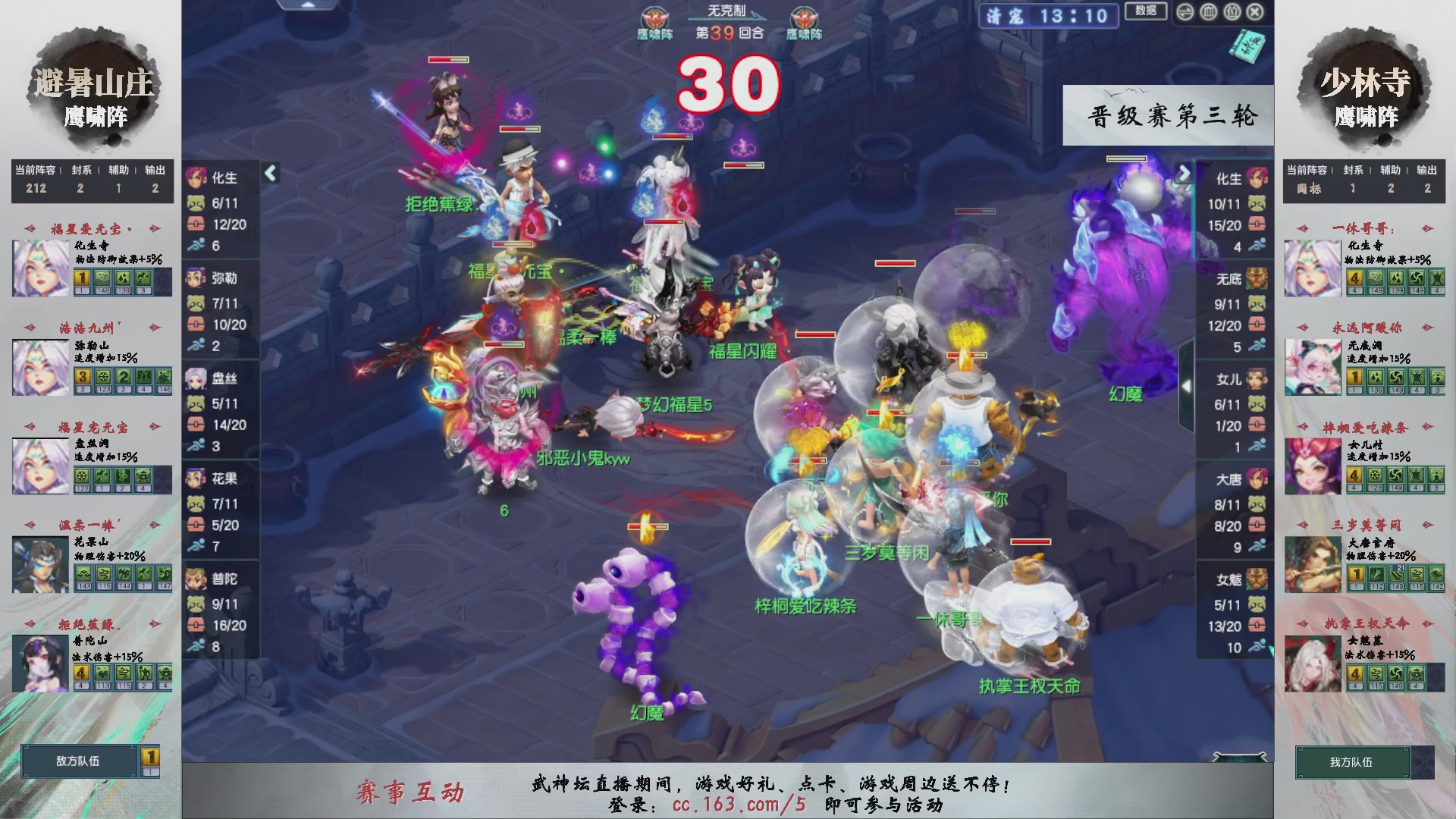The width and height of the screenshot is (1456, 819).
Task: Click the abacus icon near the clock
Action: (x=1208, y=12)
